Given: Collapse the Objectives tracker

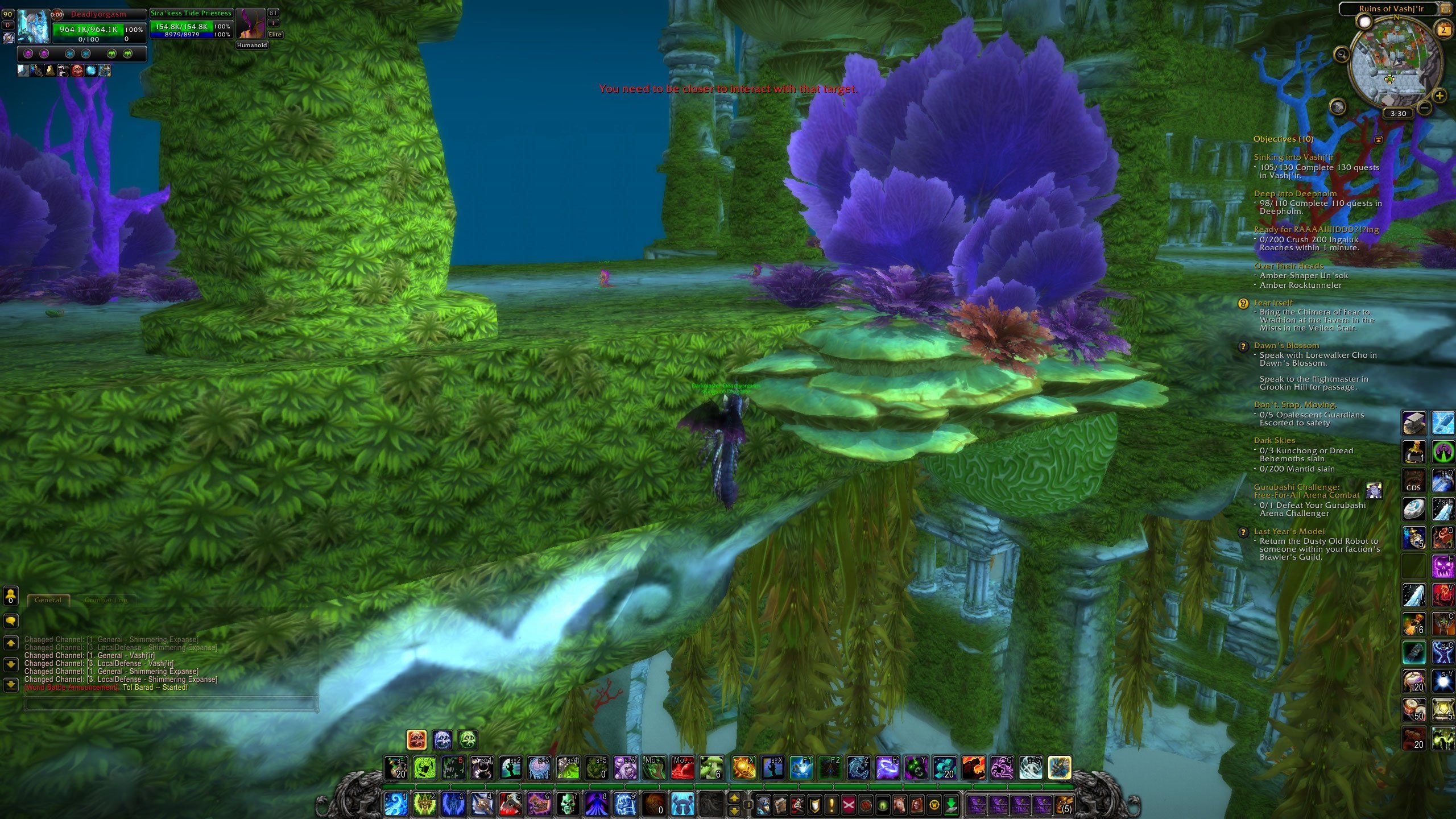Looking at the screenshot, I should 1378,139.
